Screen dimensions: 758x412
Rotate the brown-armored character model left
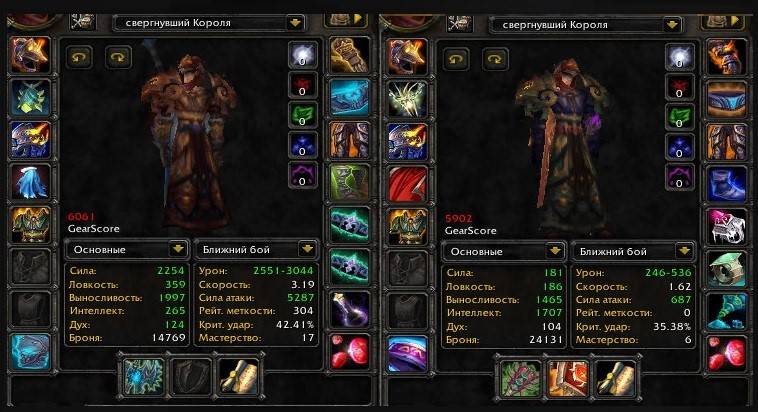[x=80, y=57]
